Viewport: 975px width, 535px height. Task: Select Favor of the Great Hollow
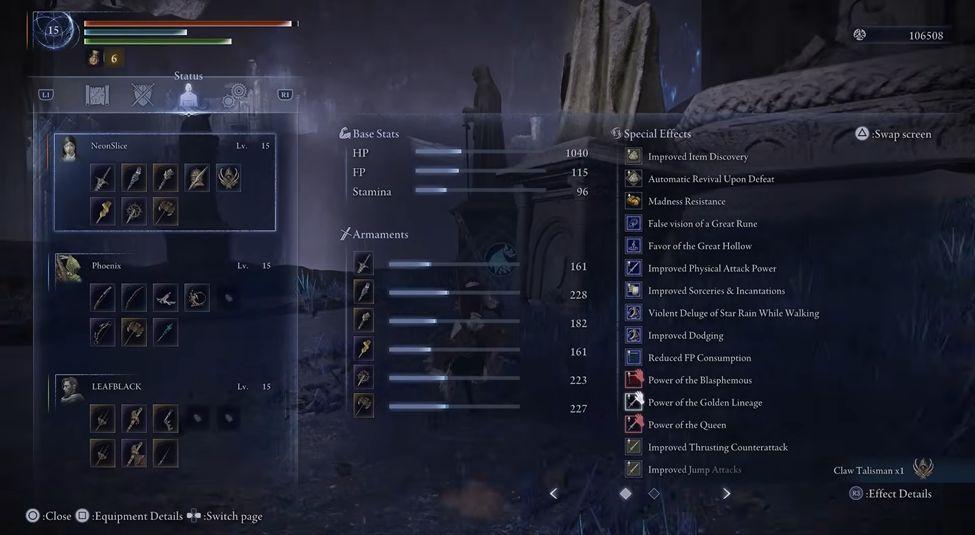point(699,246)
